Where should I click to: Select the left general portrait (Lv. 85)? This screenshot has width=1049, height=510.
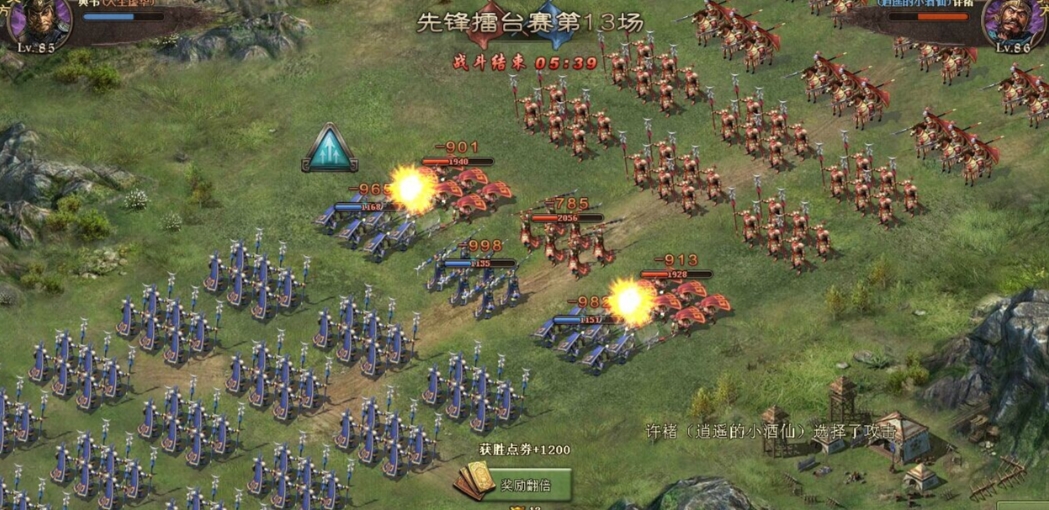tap(37, 22)
